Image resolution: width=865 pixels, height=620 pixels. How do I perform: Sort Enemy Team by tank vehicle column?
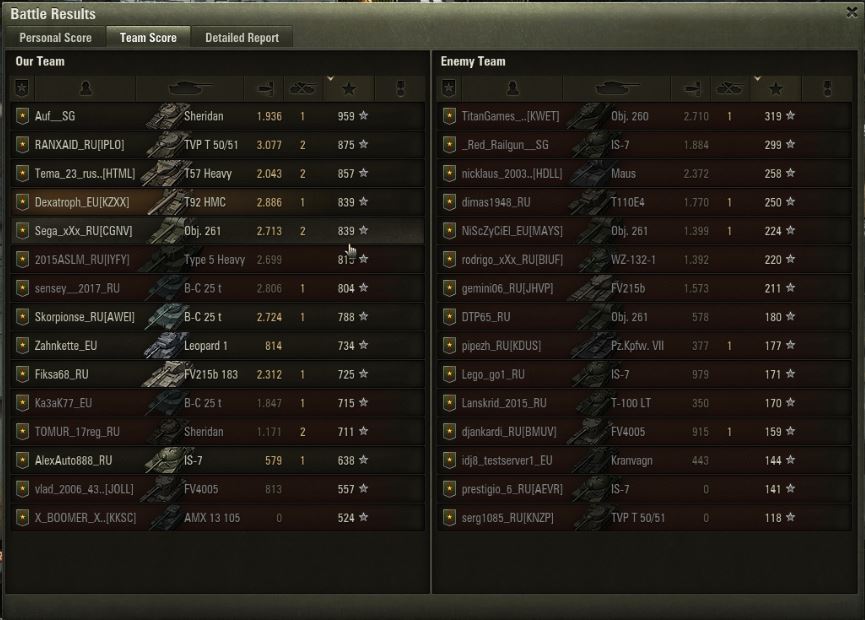(617, 89)
